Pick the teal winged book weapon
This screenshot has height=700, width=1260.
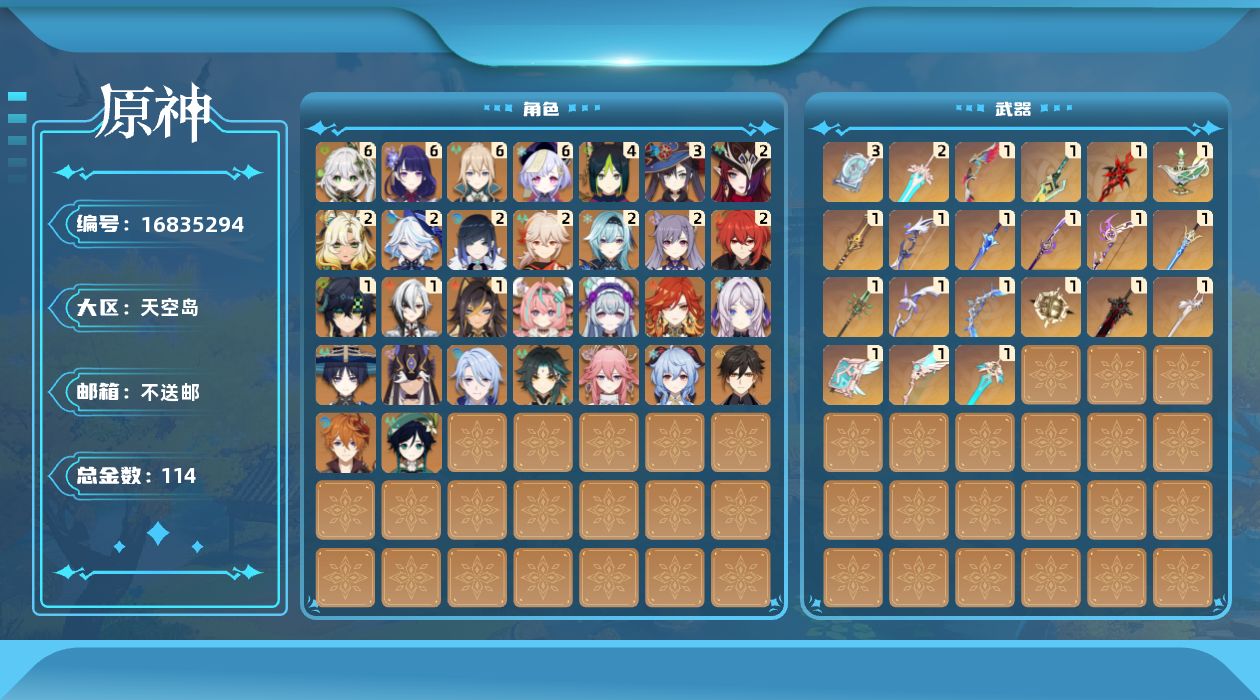(853, 375)
